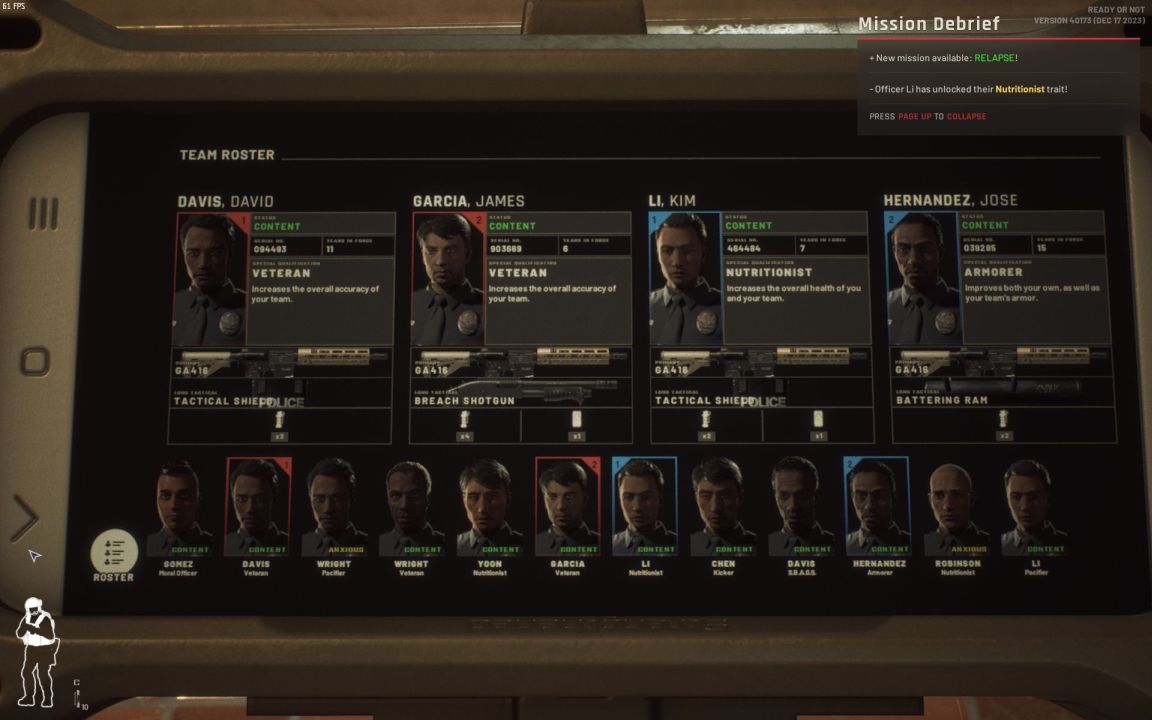This screenshot has width=1152, height=720.
Task: Select officer Li the Pacifier
Action: 1033,508
